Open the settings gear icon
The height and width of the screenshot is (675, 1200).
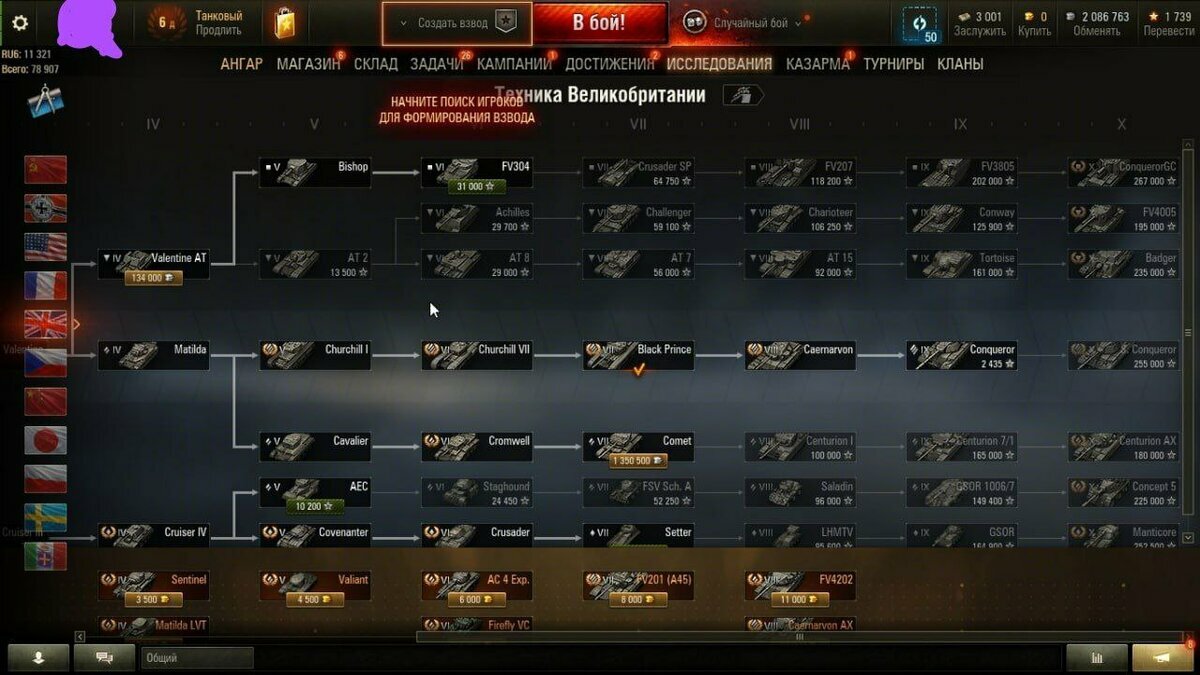pos(20,23)
